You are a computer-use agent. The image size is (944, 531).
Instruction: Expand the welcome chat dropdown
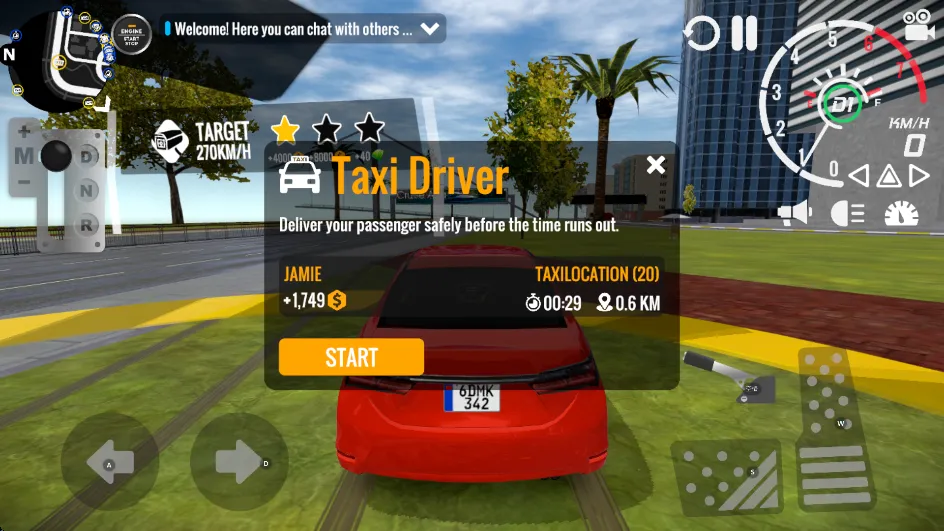click(431, 29)
